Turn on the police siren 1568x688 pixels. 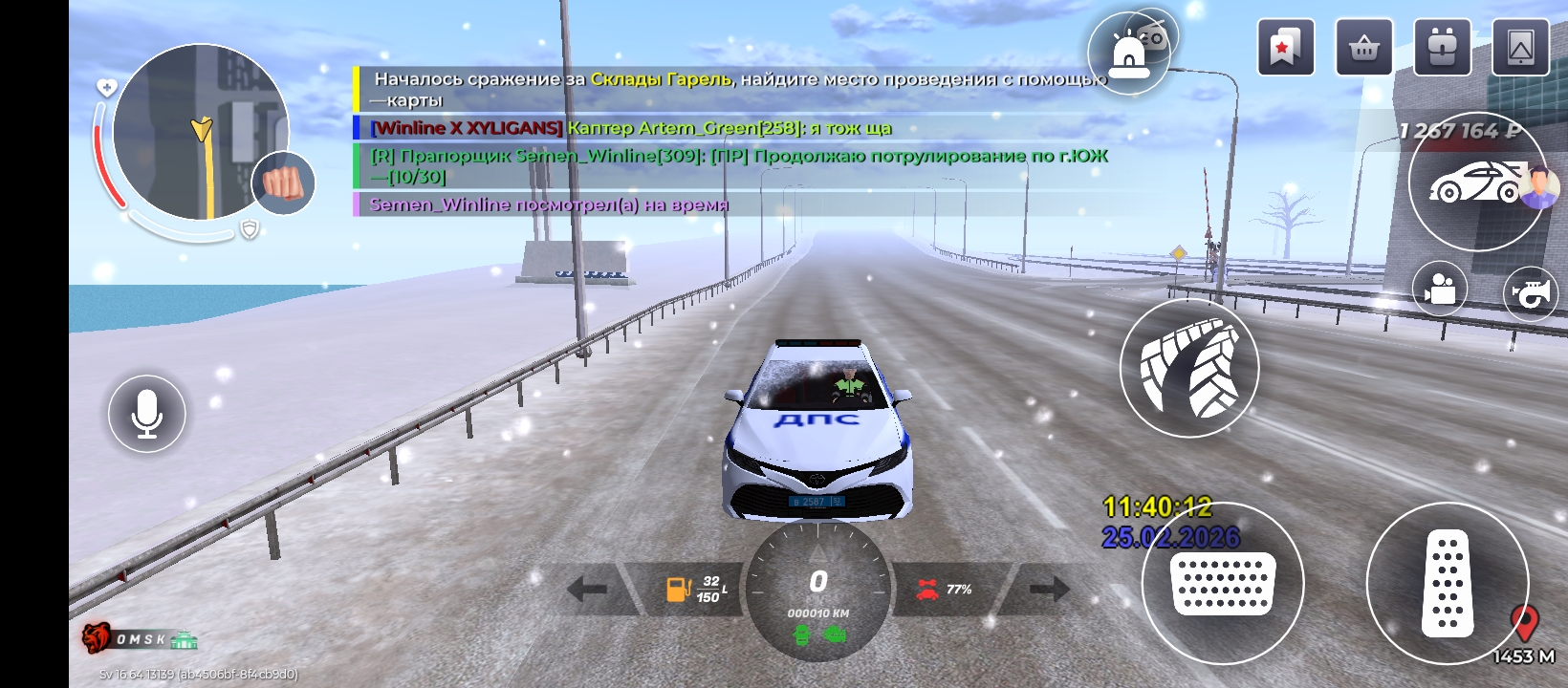pos(1127,55)
